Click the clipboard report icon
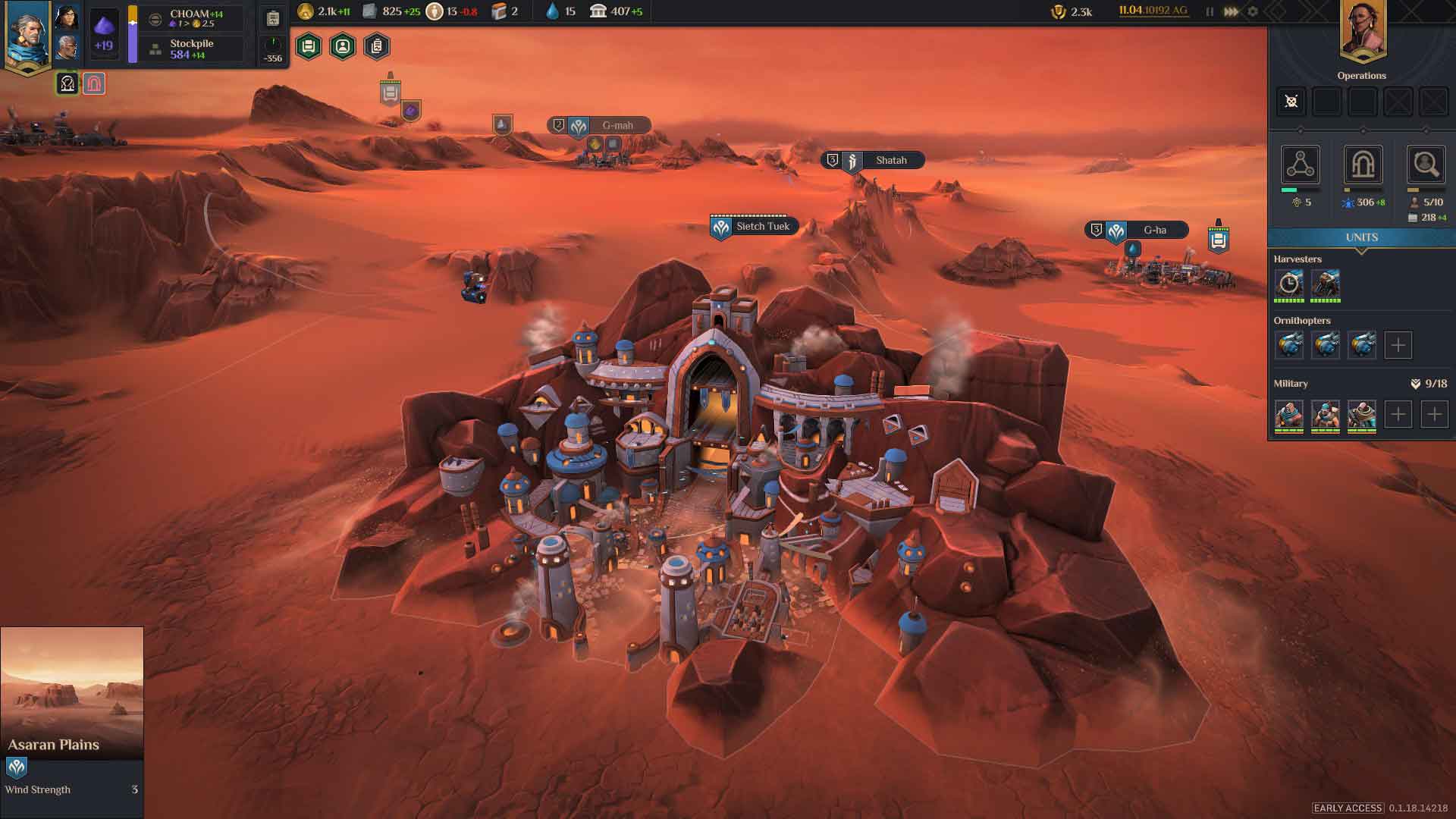Screen dimensions: 1456x819 click(273, 18)
